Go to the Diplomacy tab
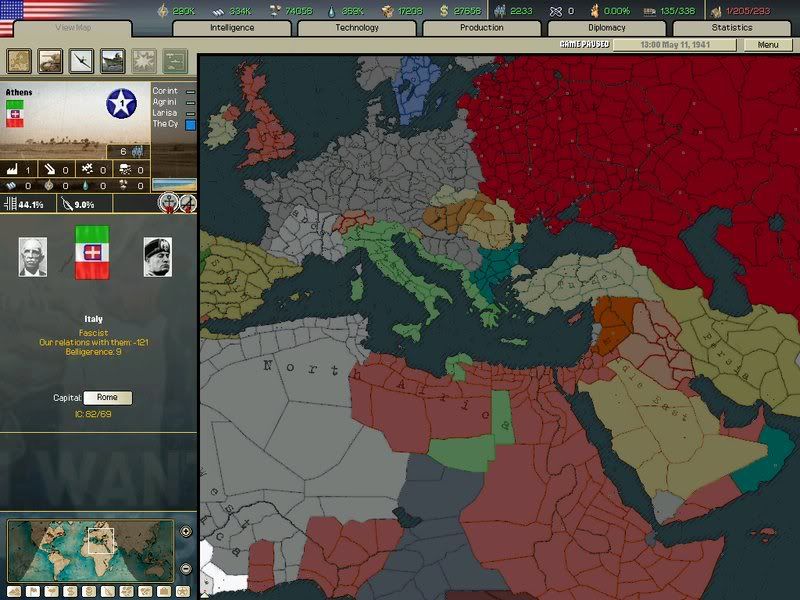 pyautogui.click(x=607, y=28)
